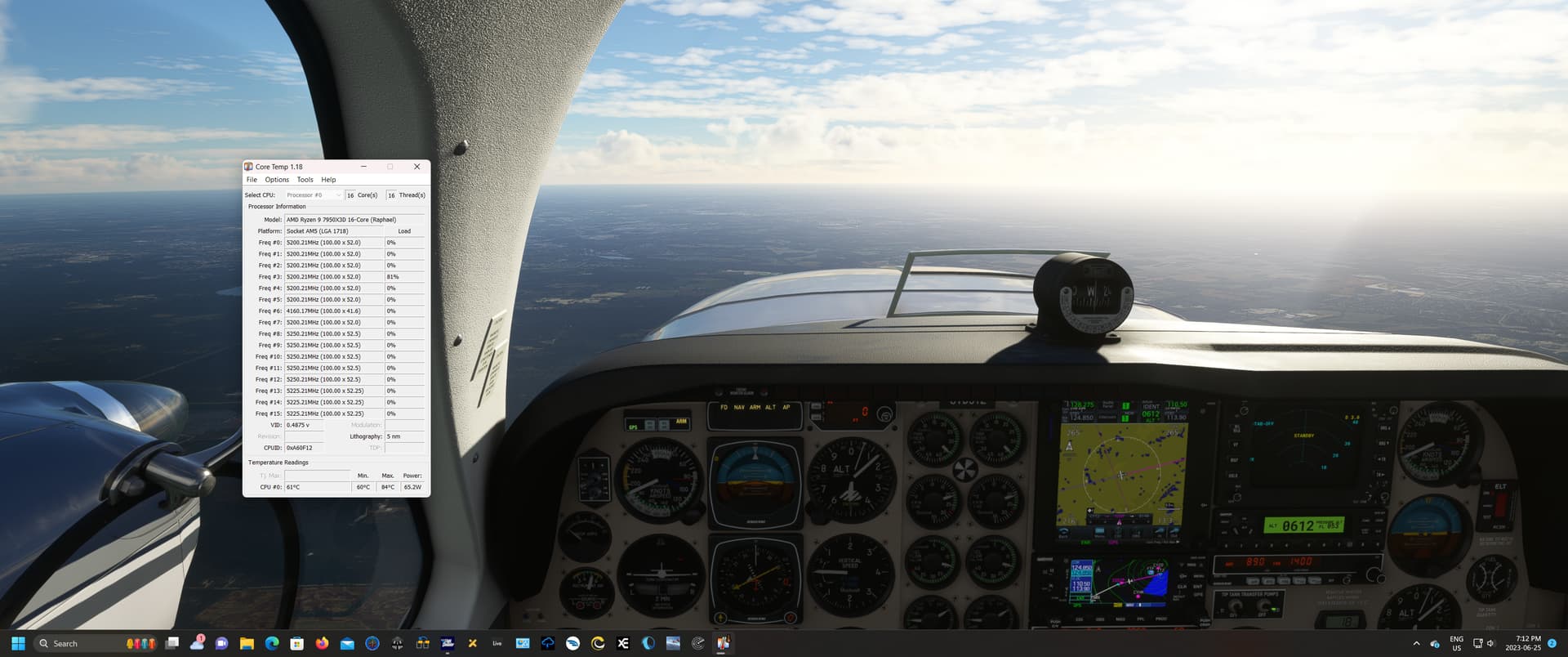Click the clock to open notifications

[1522, 643]
